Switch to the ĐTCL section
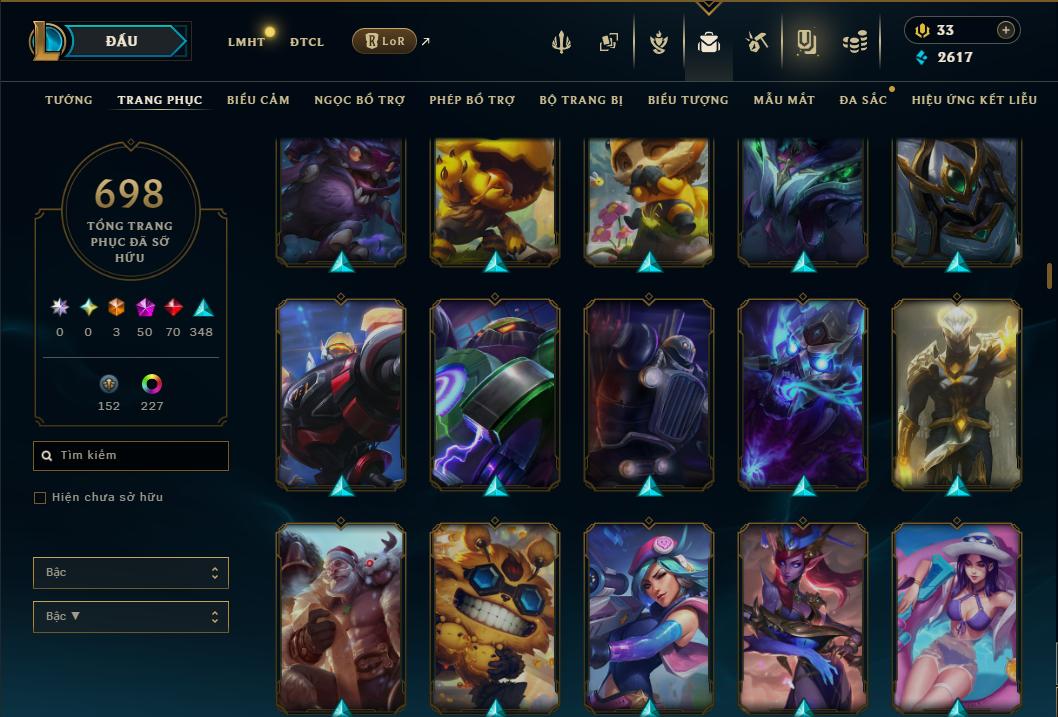This screenshot has height=717, width=1058. click(307, 42)
